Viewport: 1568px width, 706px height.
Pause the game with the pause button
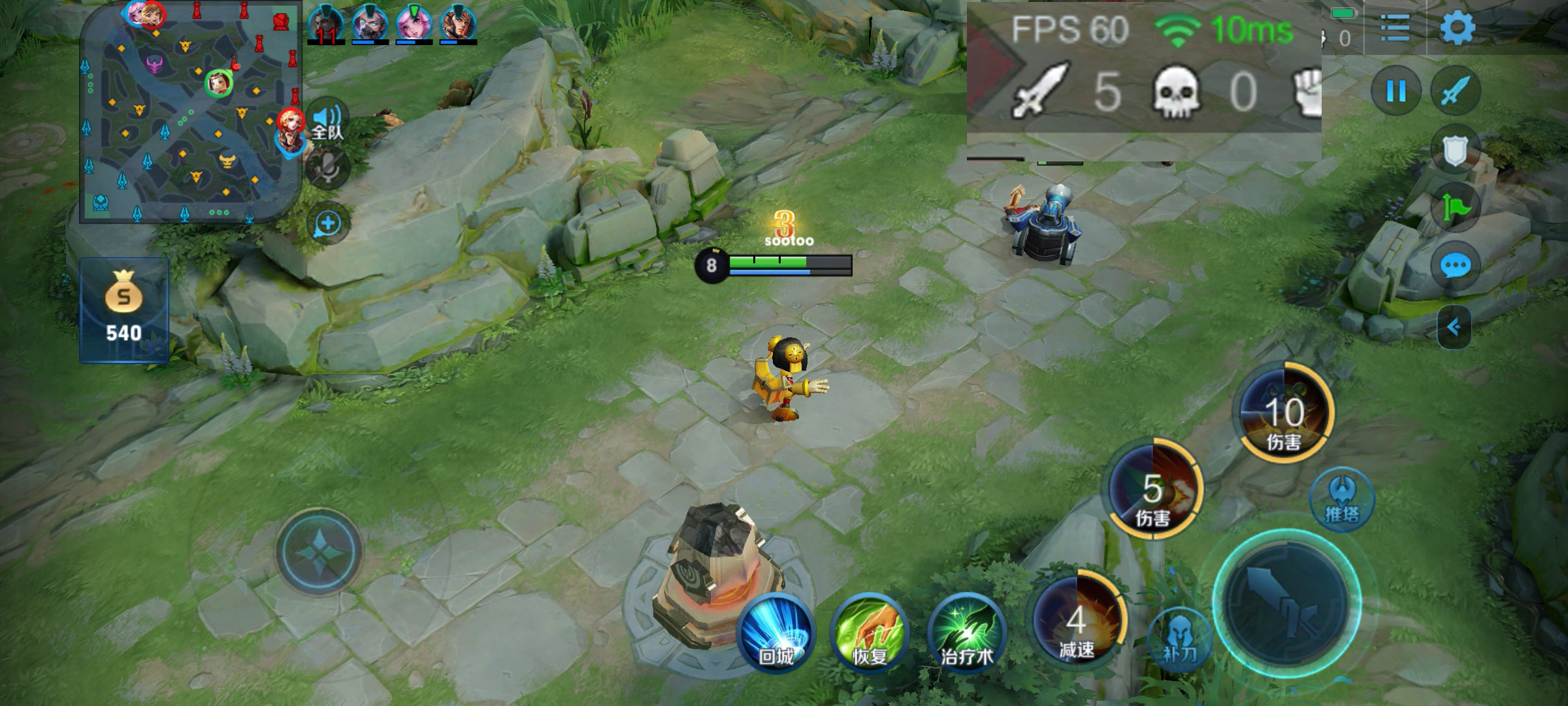[x=1396, y=92]
